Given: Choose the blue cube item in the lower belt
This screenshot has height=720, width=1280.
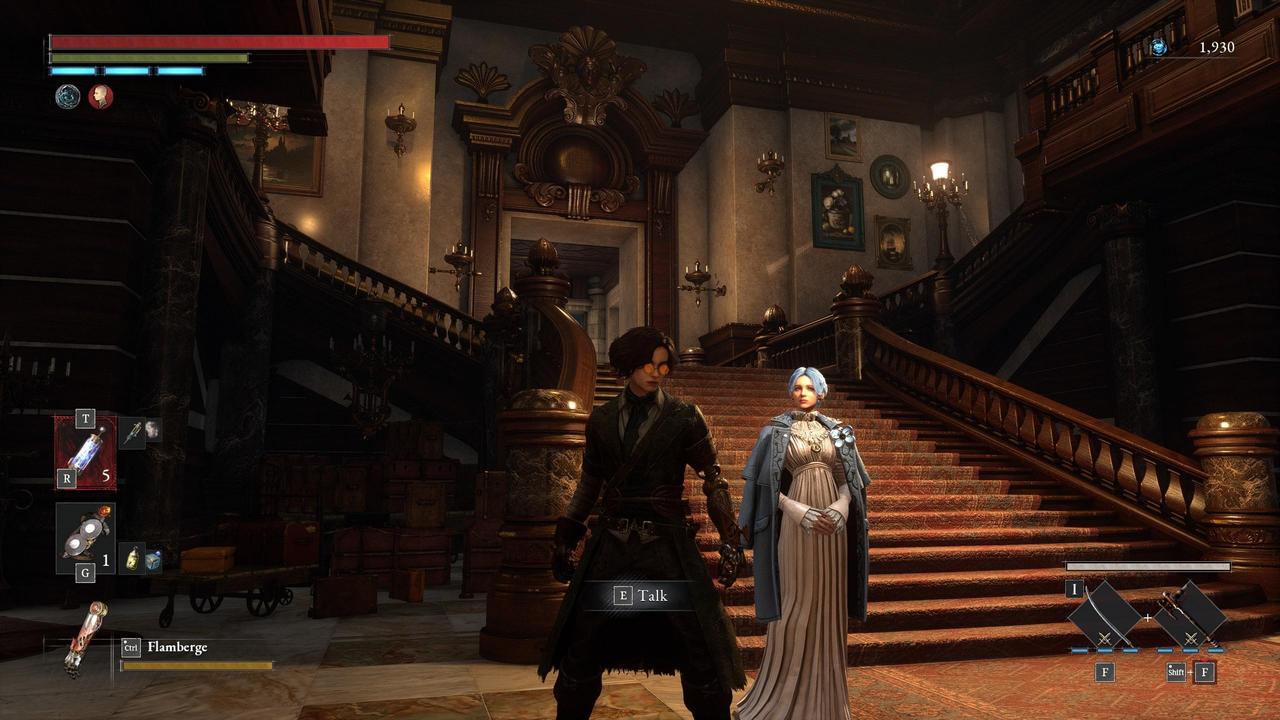Looking at the screenshot, I should [153, 560].
